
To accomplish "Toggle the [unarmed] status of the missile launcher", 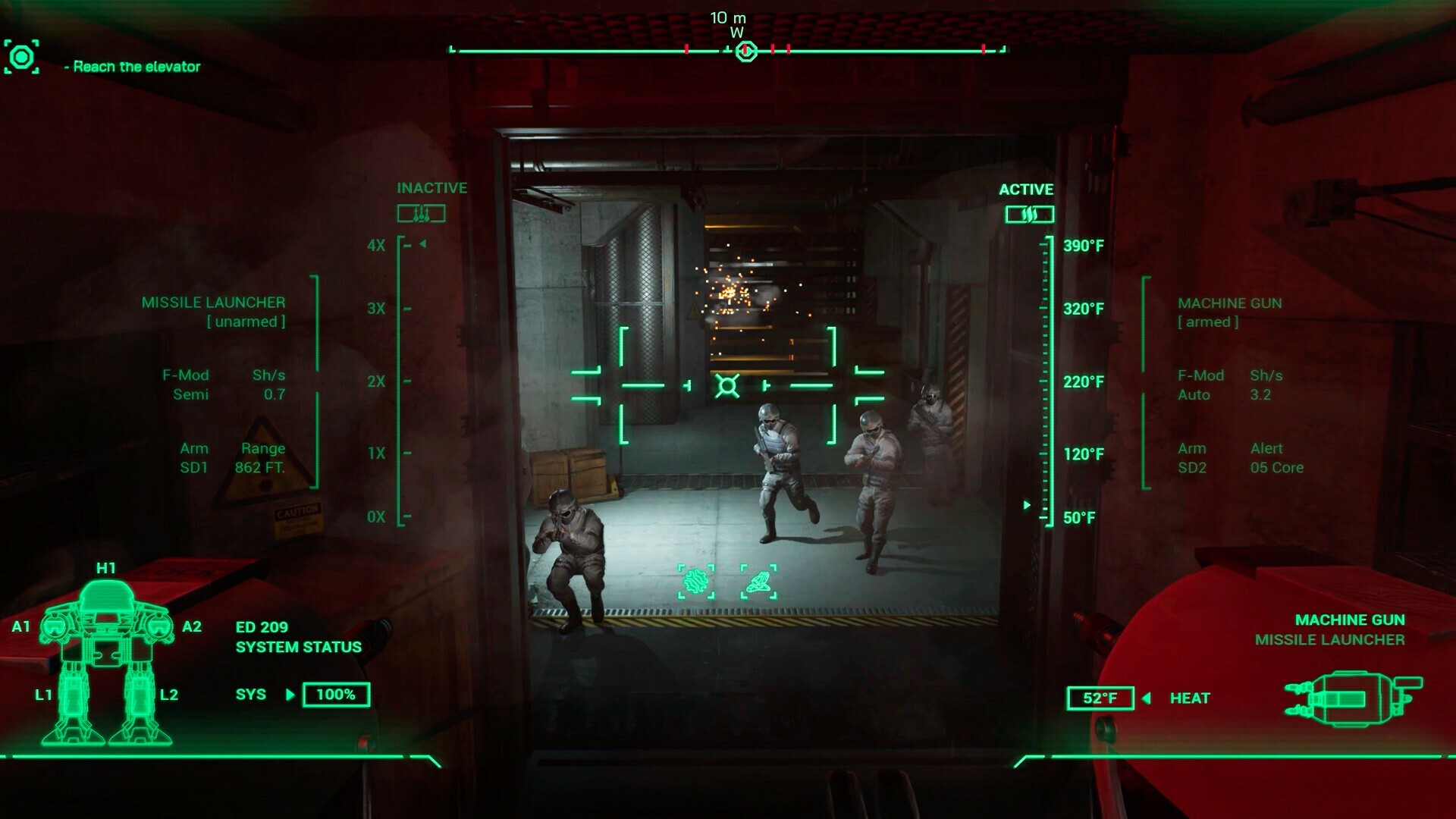I will pos(247,322).
